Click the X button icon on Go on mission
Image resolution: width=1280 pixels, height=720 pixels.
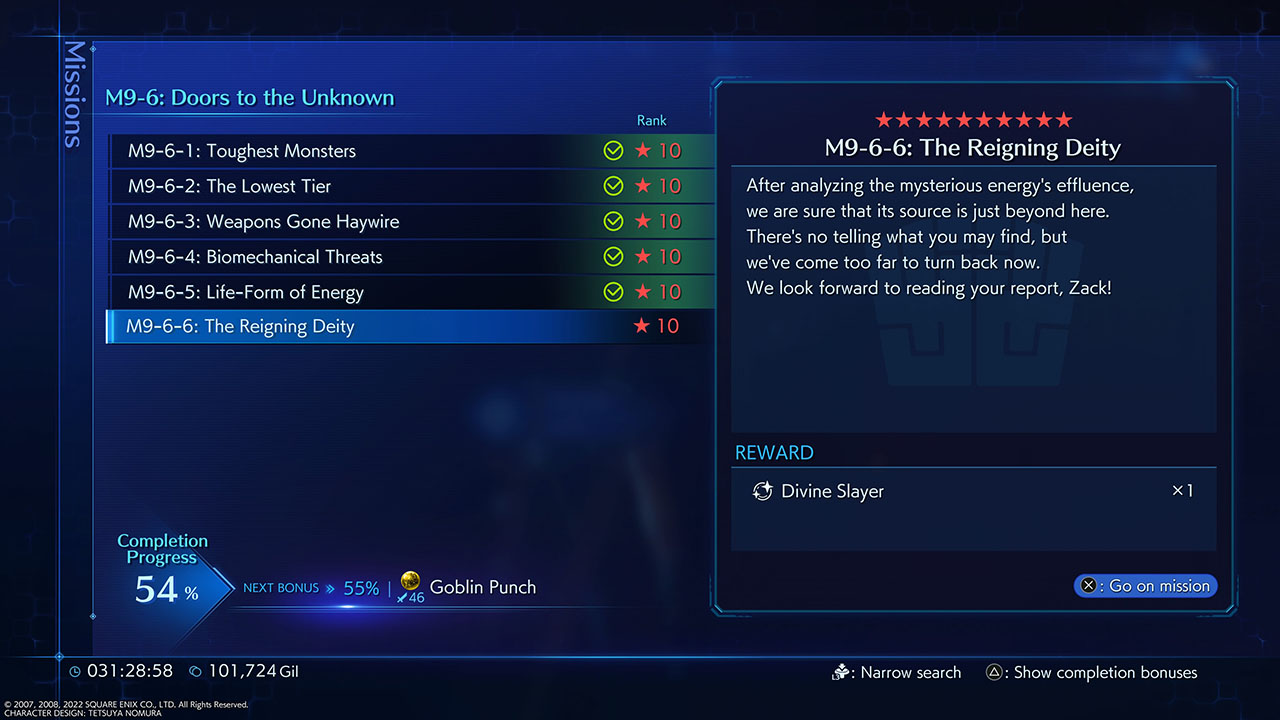(x=1089, y=586)
